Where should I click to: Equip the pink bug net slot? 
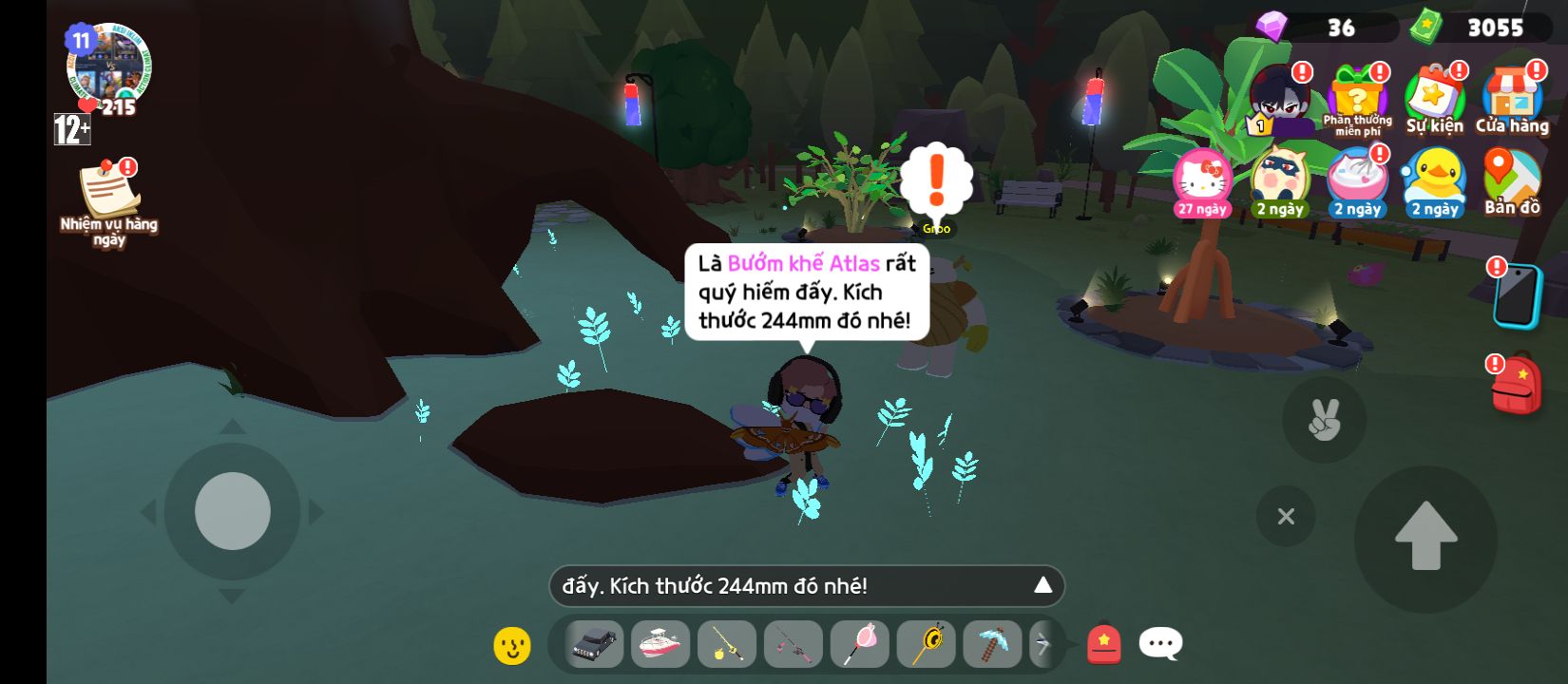point(859,645)
